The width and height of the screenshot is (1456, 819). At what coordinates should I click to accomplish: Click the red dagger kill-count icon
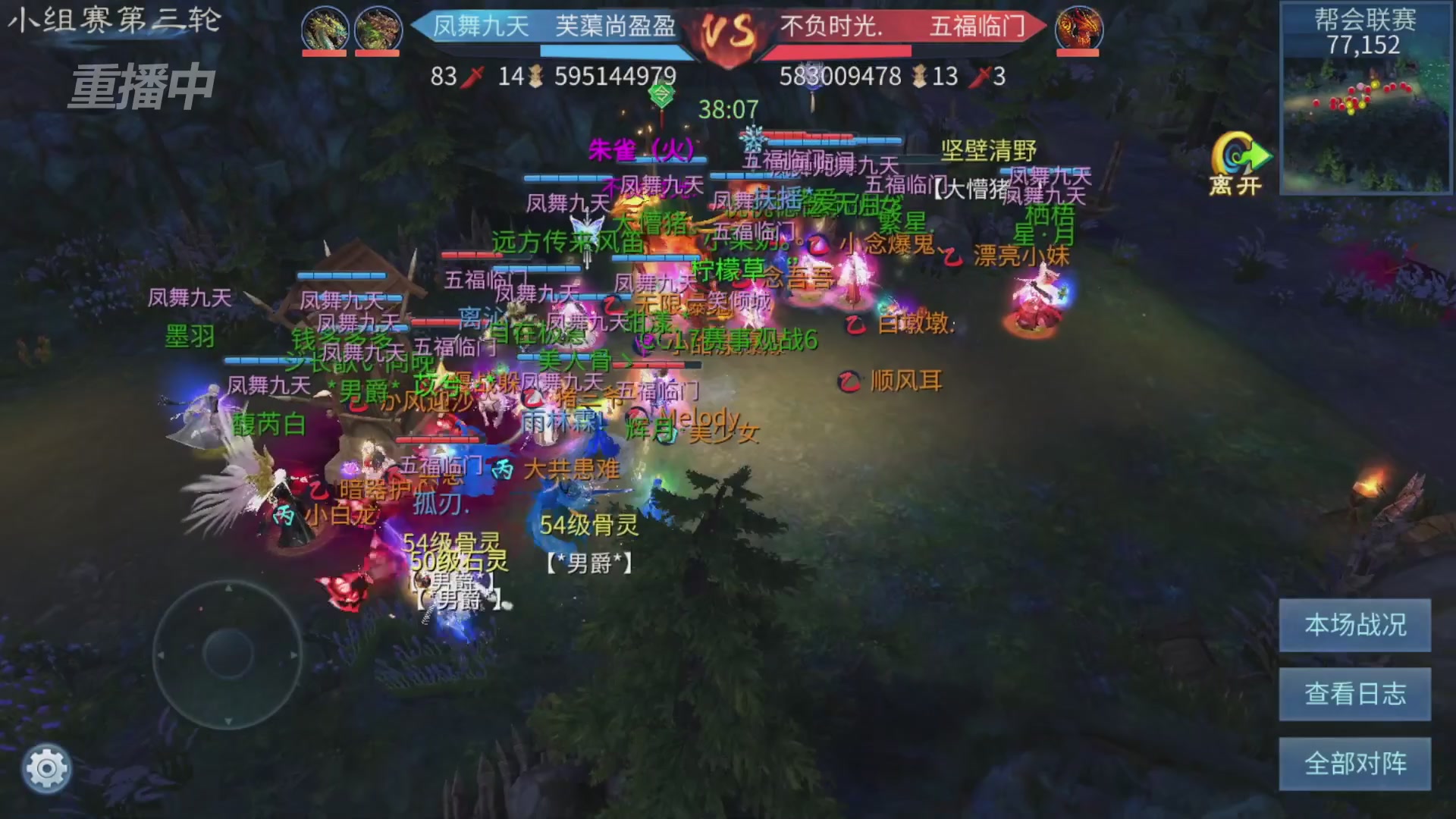(x=470, y=77)
